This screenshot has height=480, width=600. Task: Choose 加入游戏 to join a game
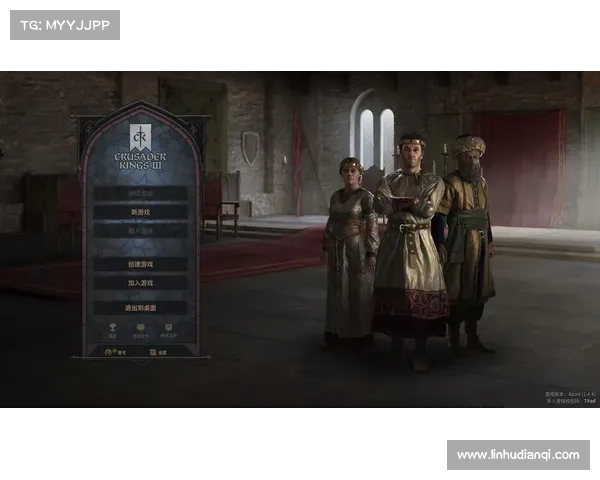[140, 283]
